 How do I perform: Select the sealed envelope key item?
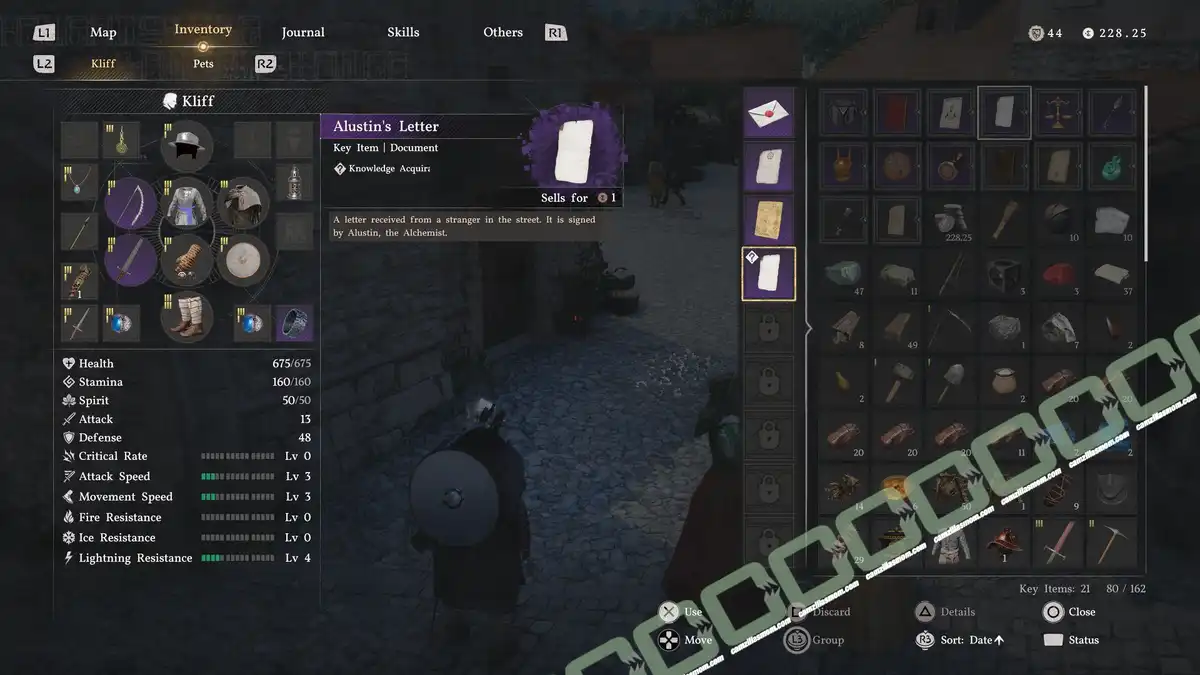[768, 113]
